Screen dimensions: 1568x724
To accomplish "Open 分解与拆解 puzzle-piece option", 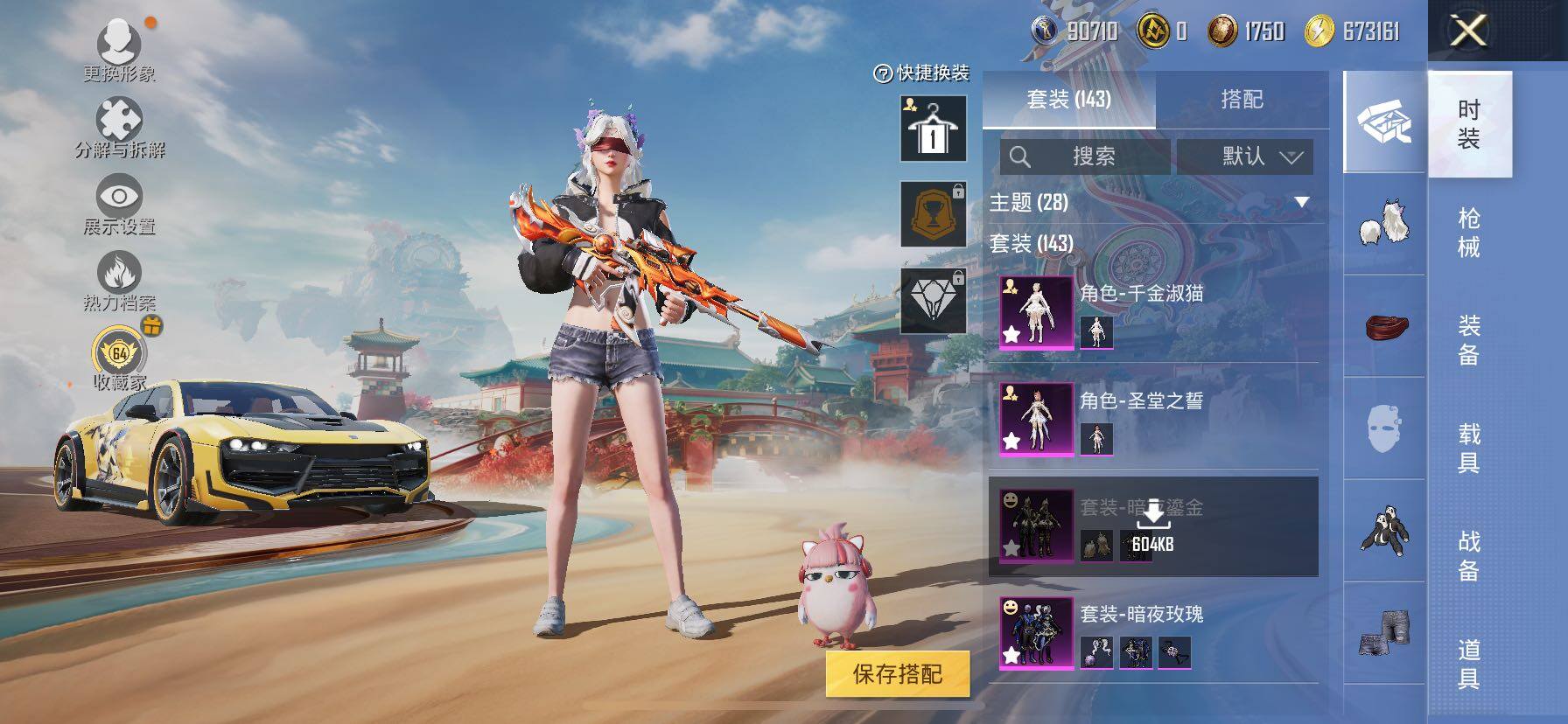I will (120, 128).
